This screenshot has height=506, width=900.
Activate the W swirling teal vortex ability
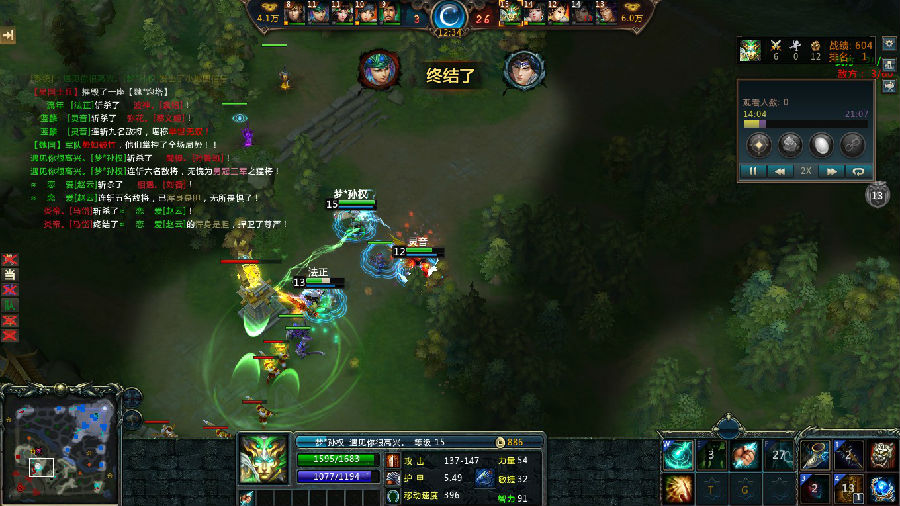point(677,454)
